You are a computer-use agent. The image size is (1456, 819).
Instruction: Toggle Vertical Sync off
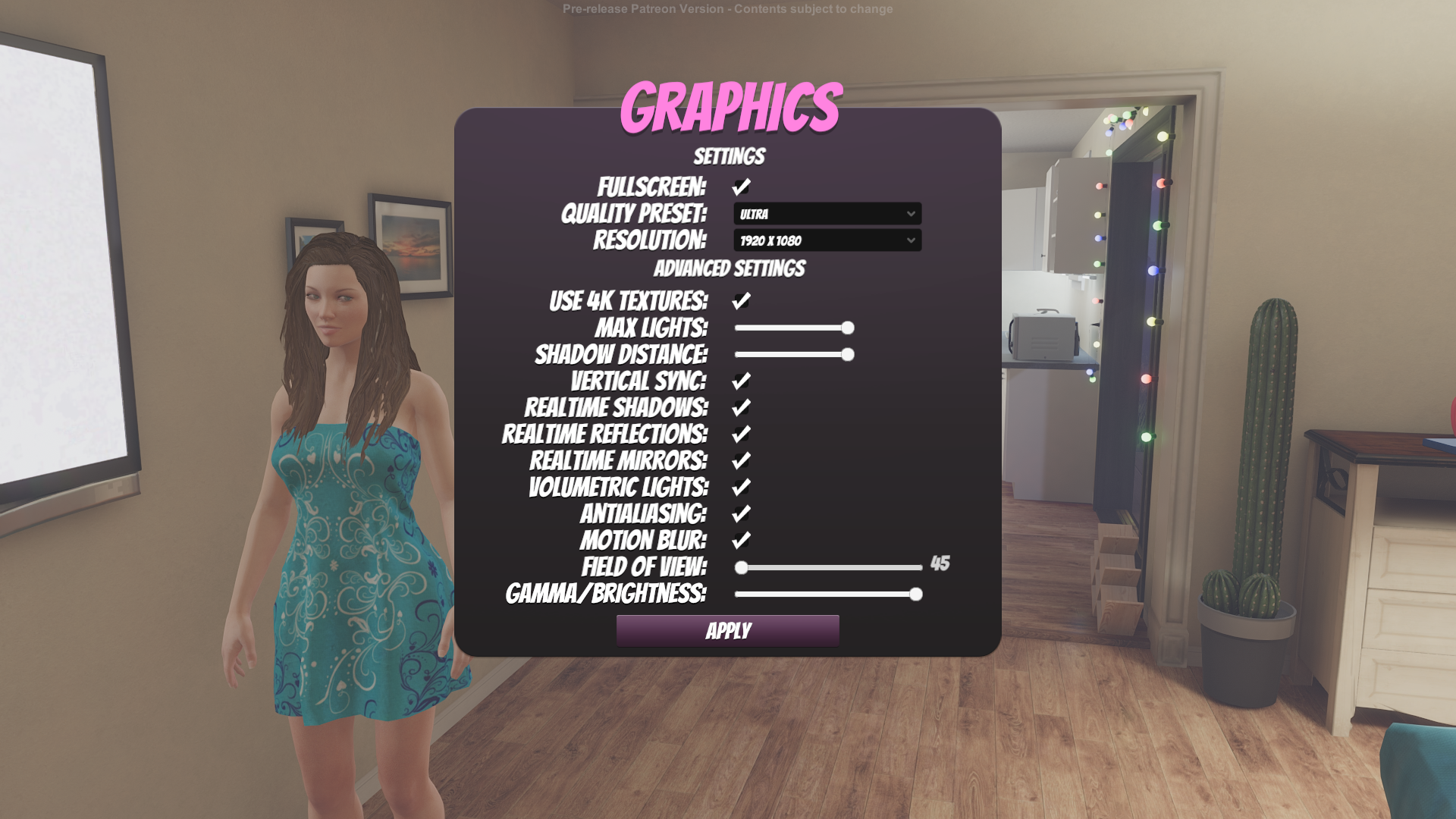(741, 381)
